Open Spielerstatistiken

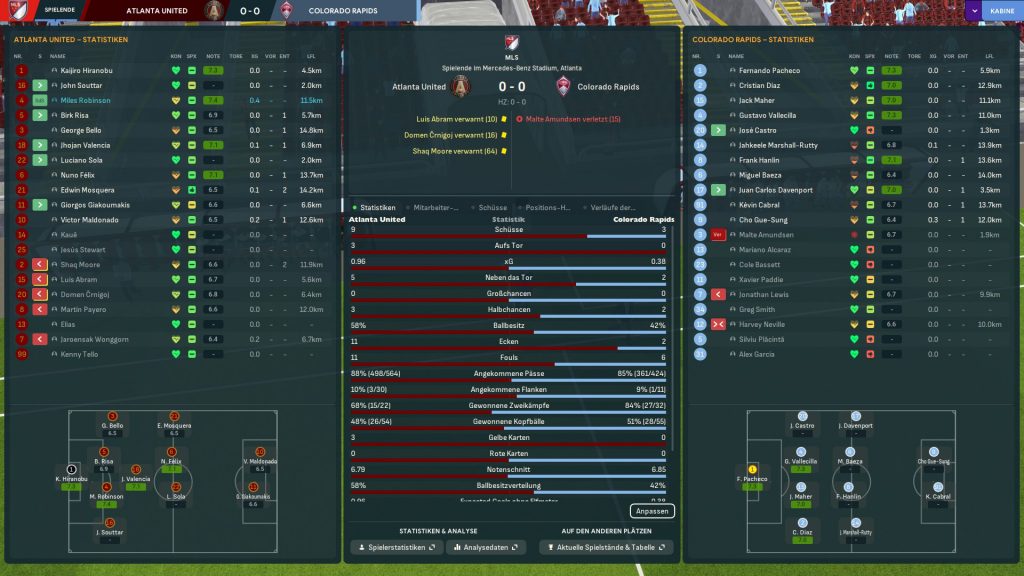396,548
